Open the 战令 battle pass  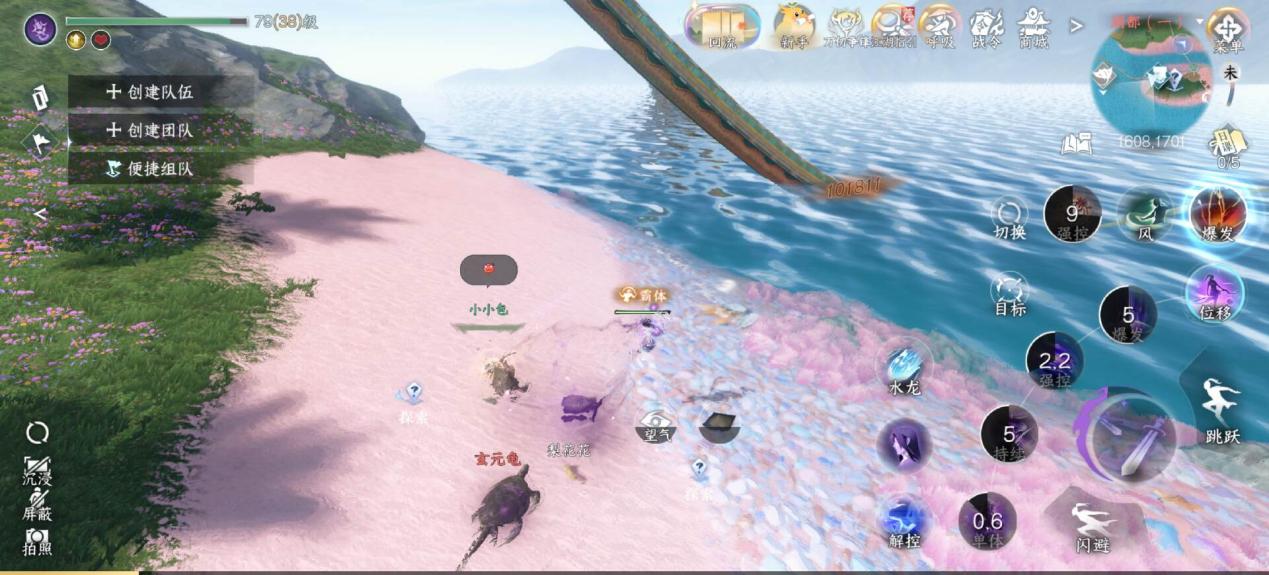click(x=987, y=25)
